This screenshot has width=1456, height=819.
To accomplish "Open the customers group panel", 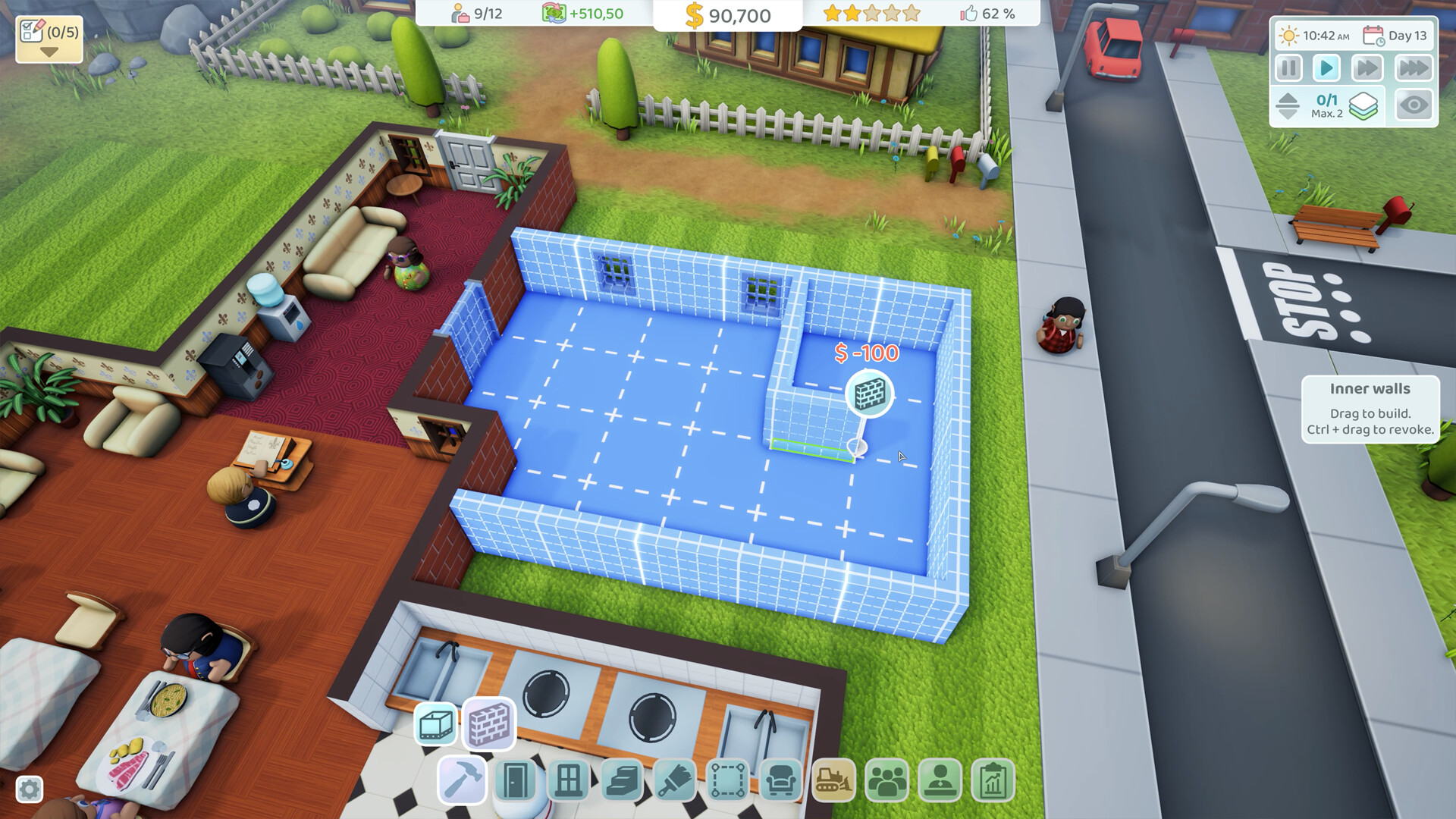I will click(887, 780).
